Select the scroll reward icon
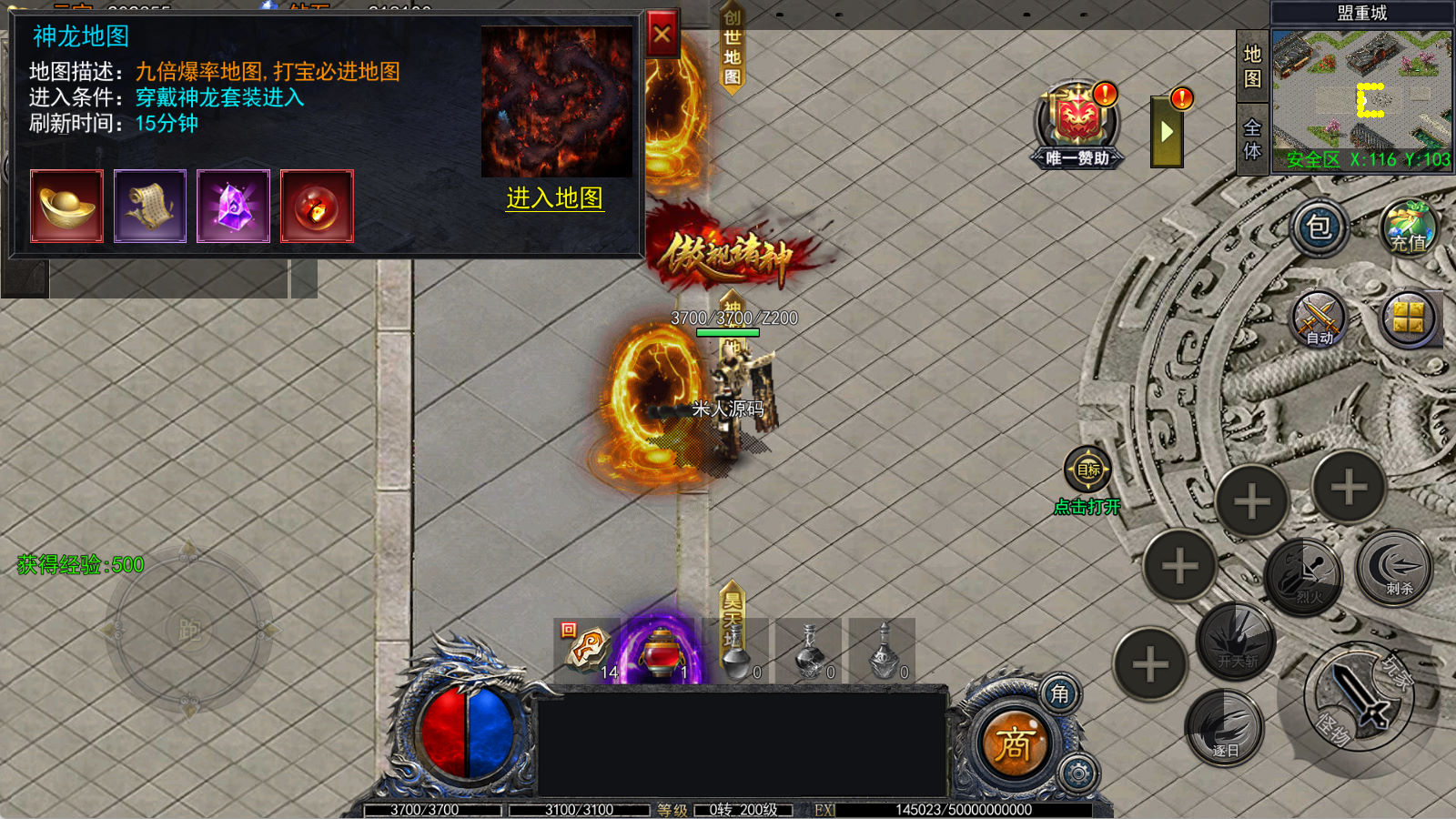The width and height of the screenshot is (1456, 819). pos(150,207)
